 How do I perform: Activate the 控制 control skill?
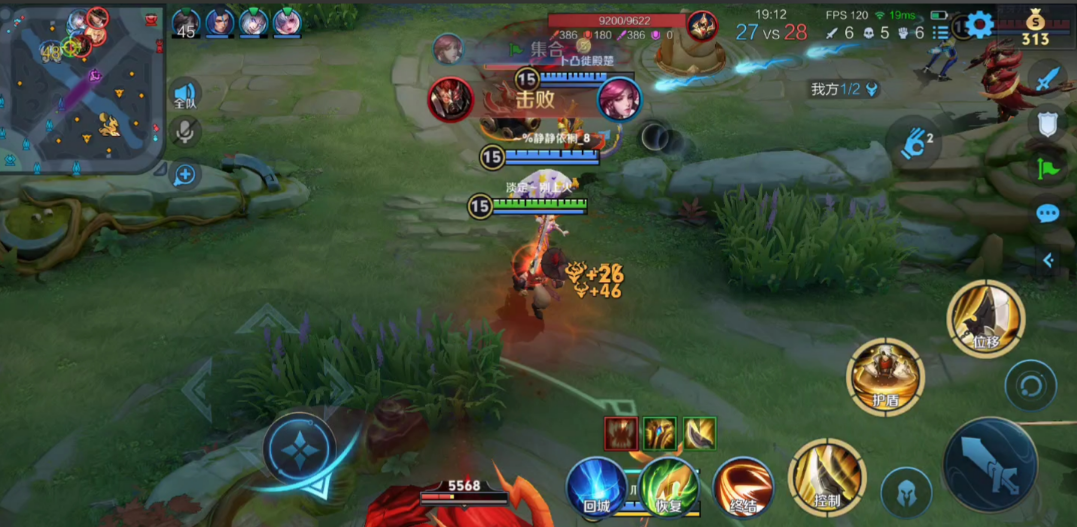[826, 477]
